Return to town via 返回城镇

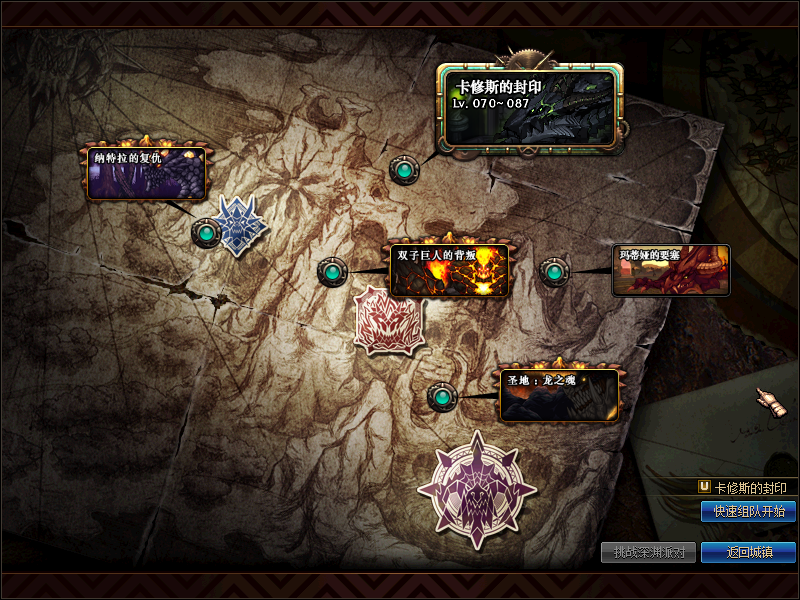748,552
